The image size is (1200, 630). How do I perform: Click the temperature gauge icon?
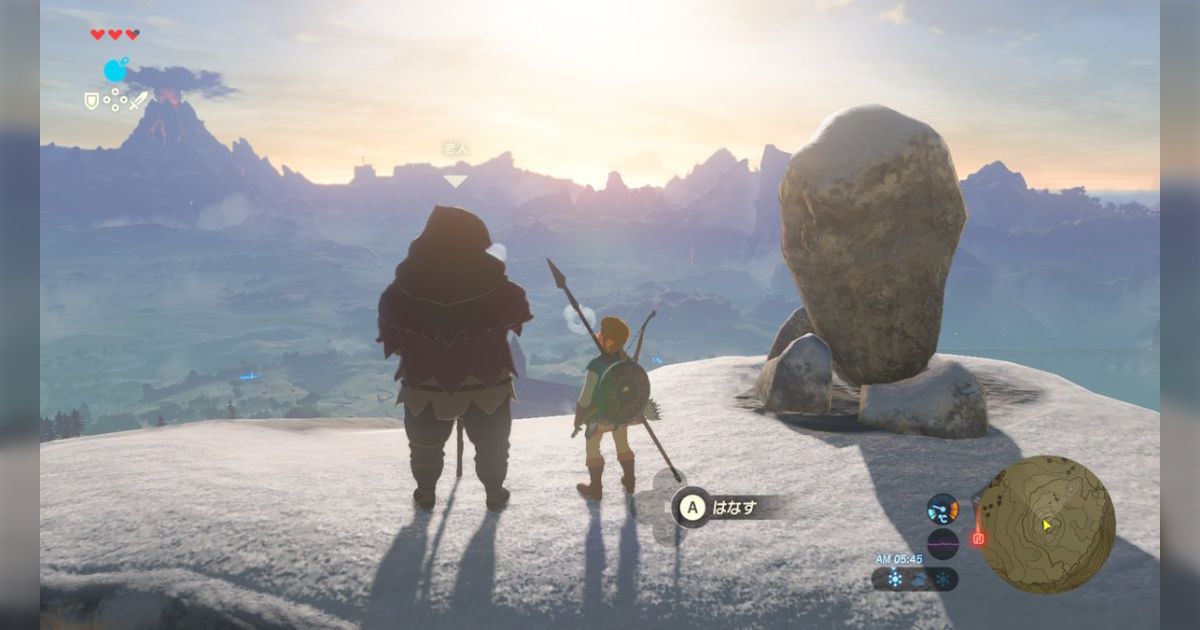coord(942,509)
